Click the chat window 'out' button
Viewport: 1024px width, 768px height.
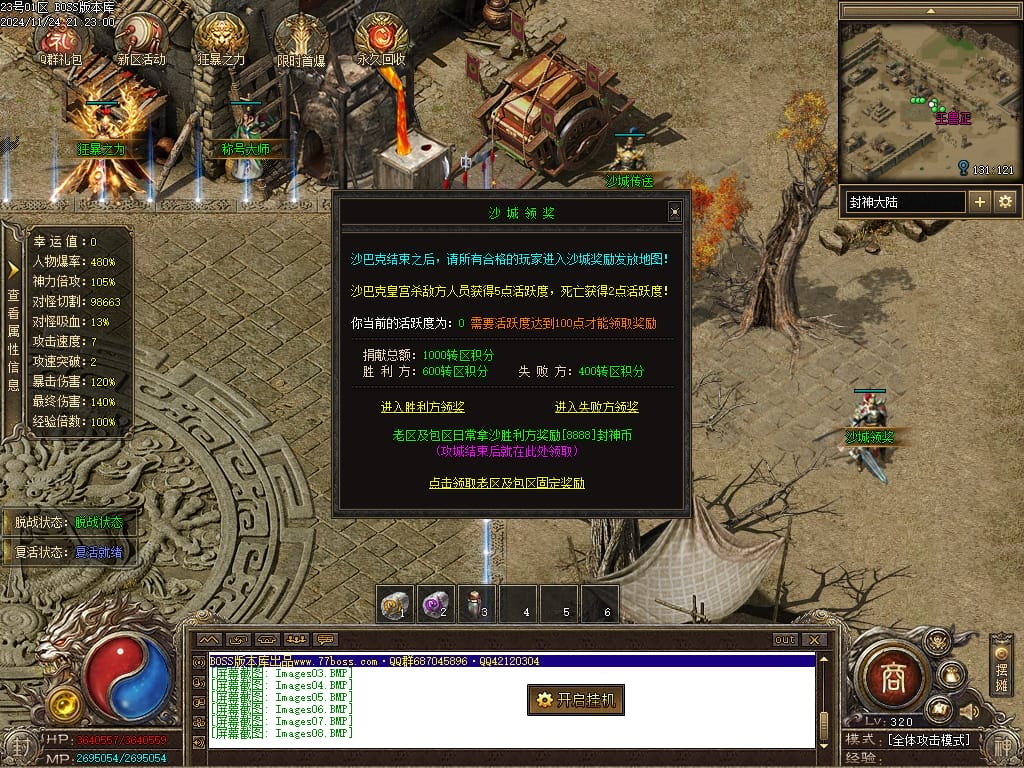click(x=786, y=640)
